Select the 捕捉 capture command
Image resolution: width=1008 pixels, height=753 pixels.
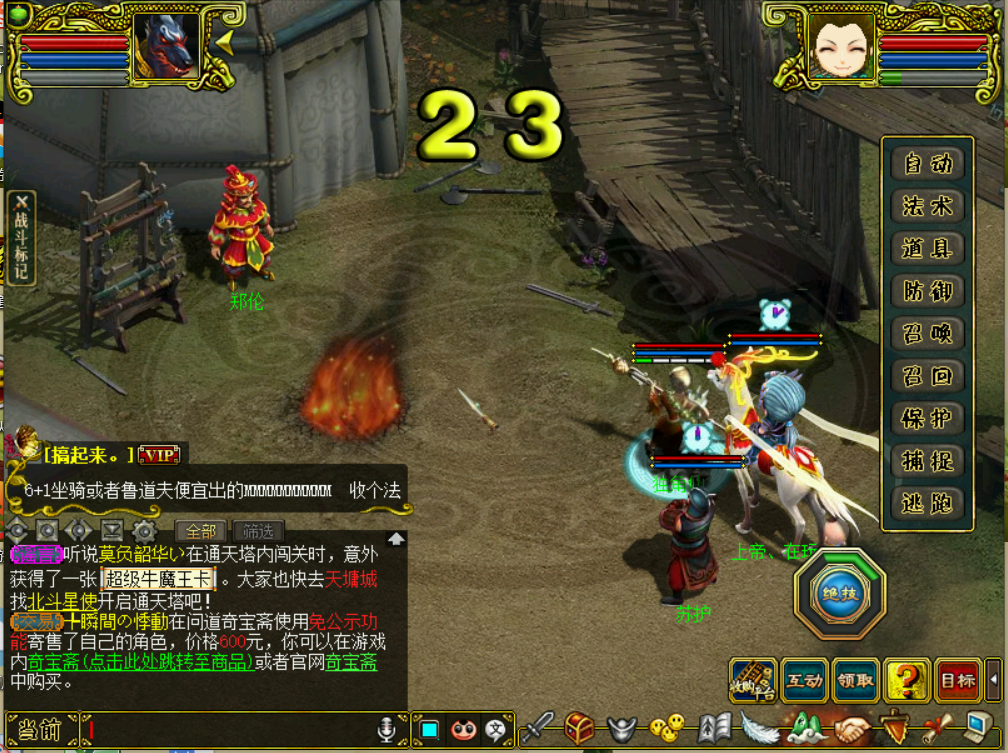tap(927, 461)
